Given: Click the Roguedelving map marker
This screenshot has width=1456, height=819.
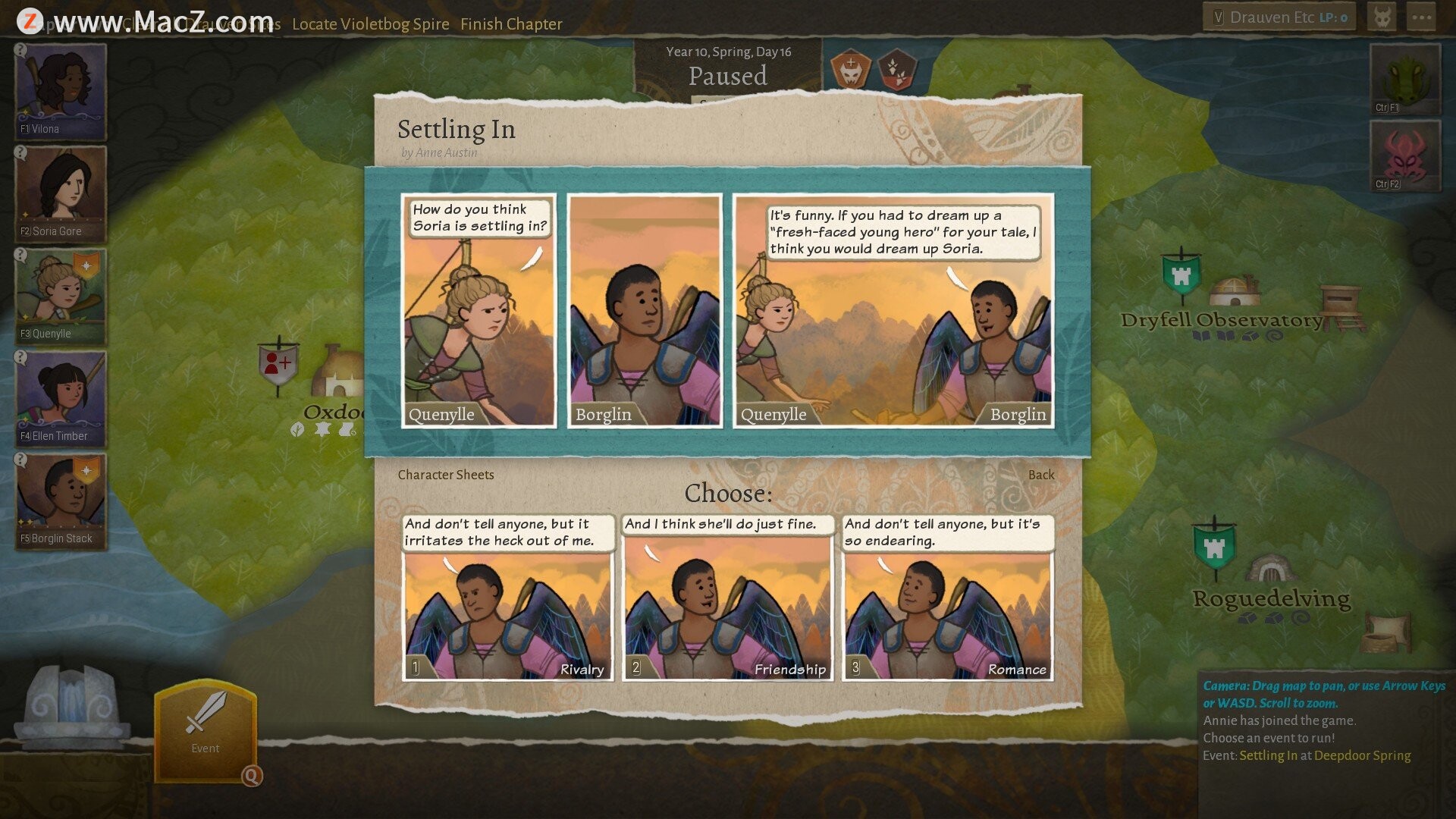Looking at the screenshot, I should 1214,548.
